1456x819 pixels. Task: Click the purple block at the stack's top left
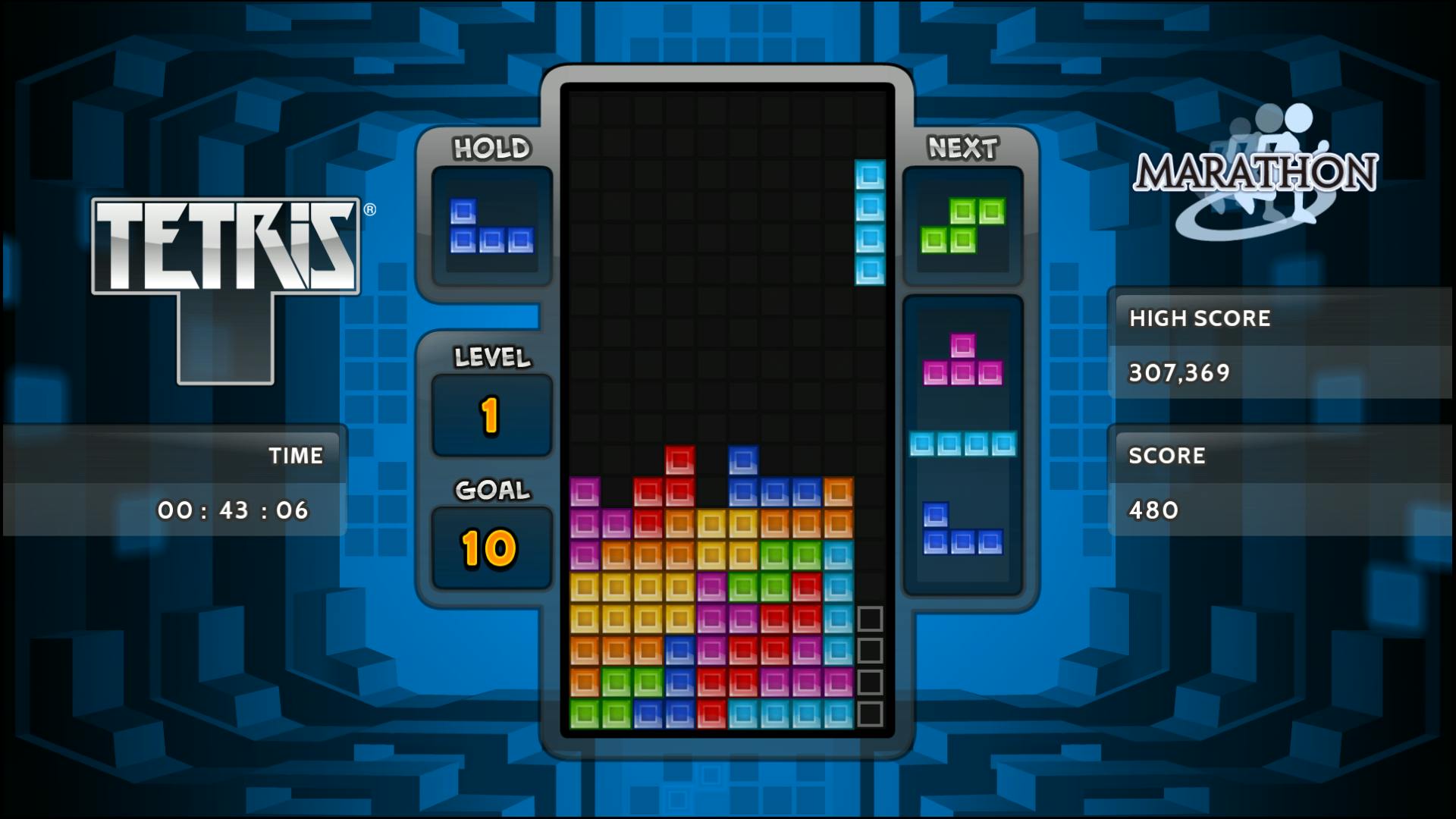click(x=584, y=491)
